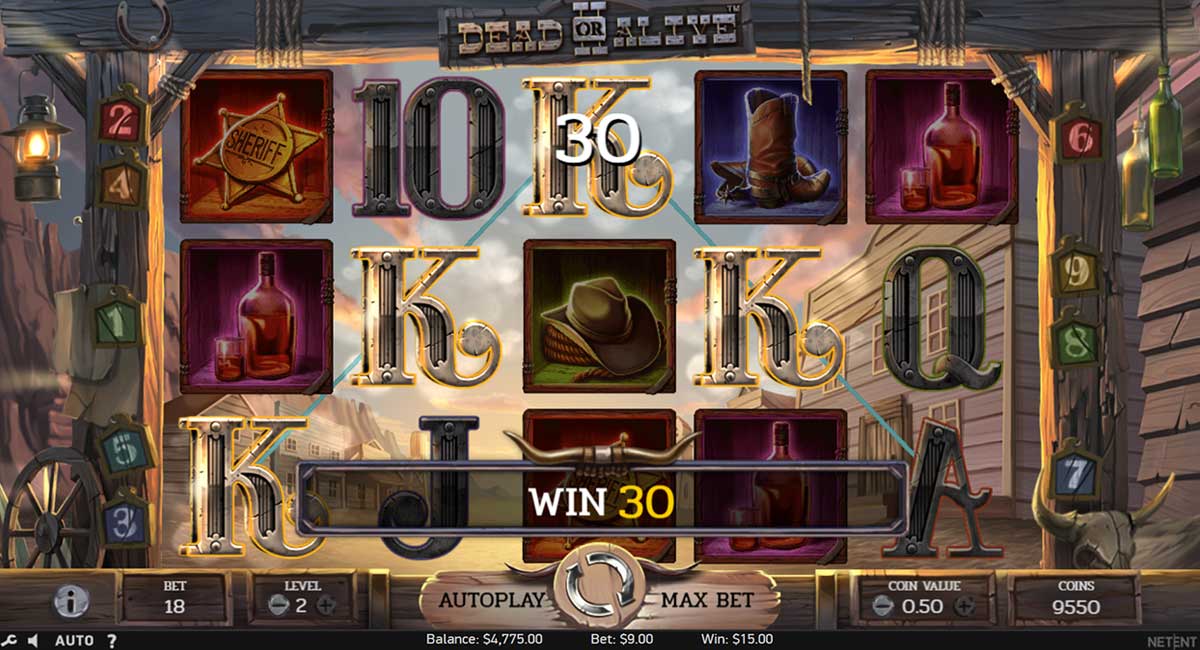Select payline marker number 4
This screenshot has height=650, width=1200.
pos(122,183)
